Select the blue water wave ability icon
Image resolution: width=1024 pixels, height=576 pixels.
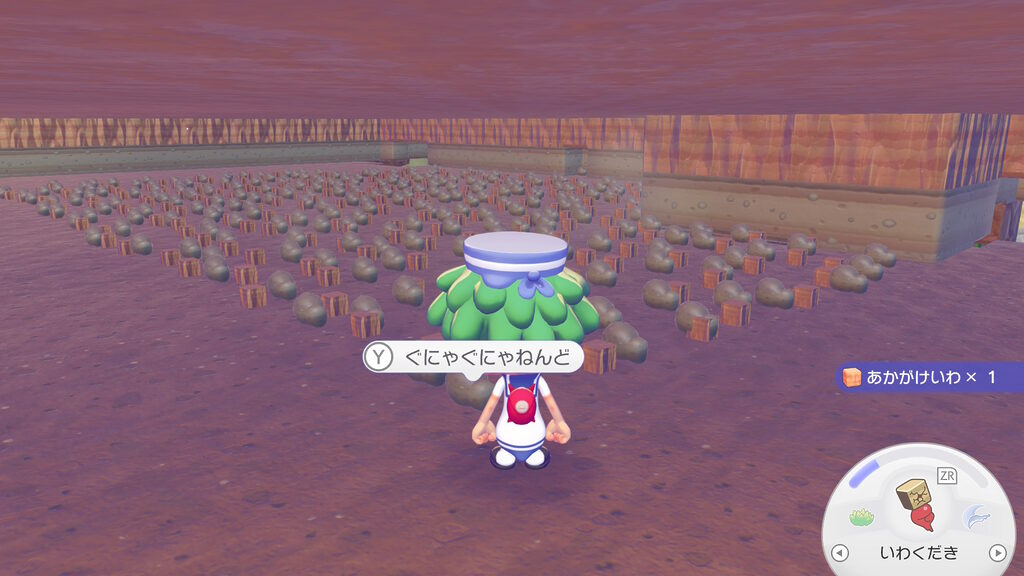(975, 517)
